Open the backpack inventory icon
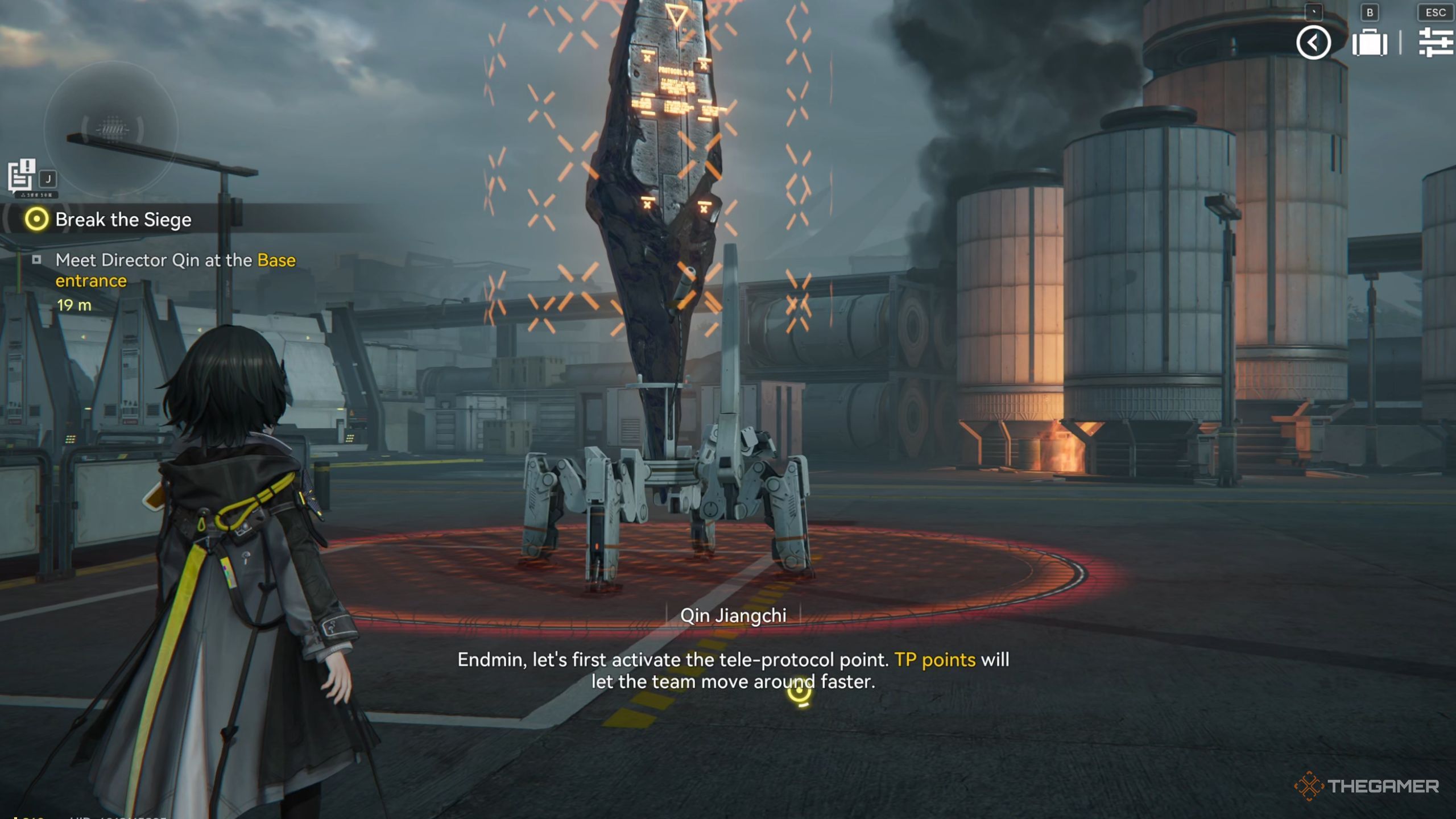Image resolution: width=1456 pixels, height=819 pixels. pyautogui.click(x=1370, y=43)
